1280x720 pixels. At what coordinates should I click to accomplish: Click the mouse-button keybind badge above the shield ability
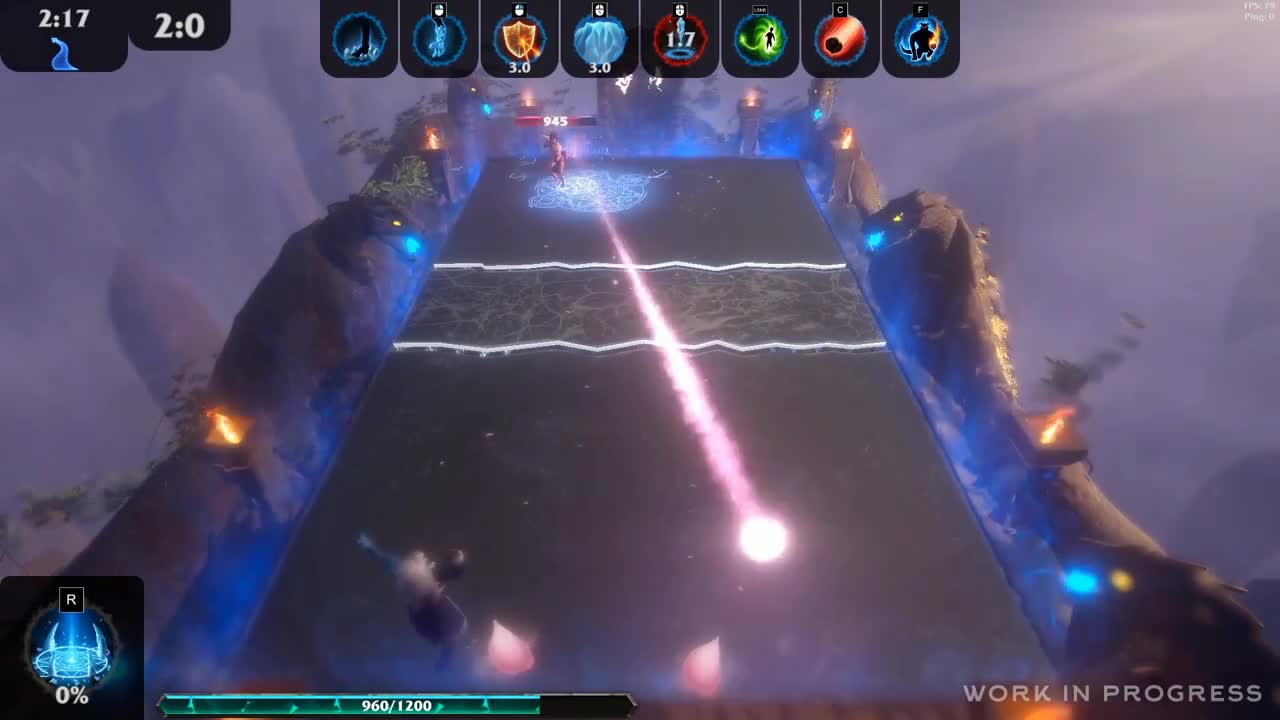tap(520, 9)
